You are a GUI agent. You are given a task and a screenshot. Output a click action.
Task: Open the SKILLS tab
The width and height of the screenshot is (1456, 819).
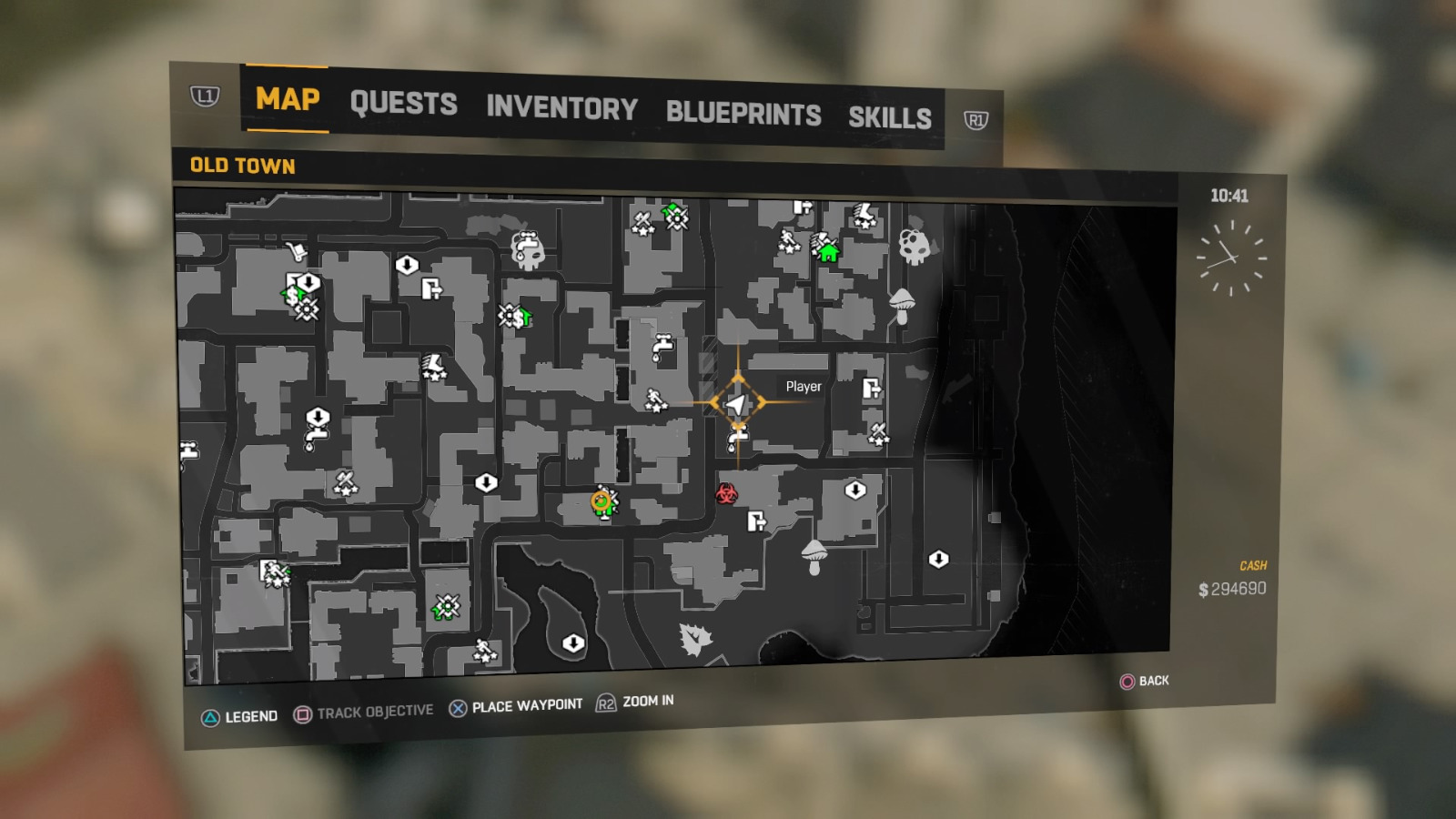890,116
